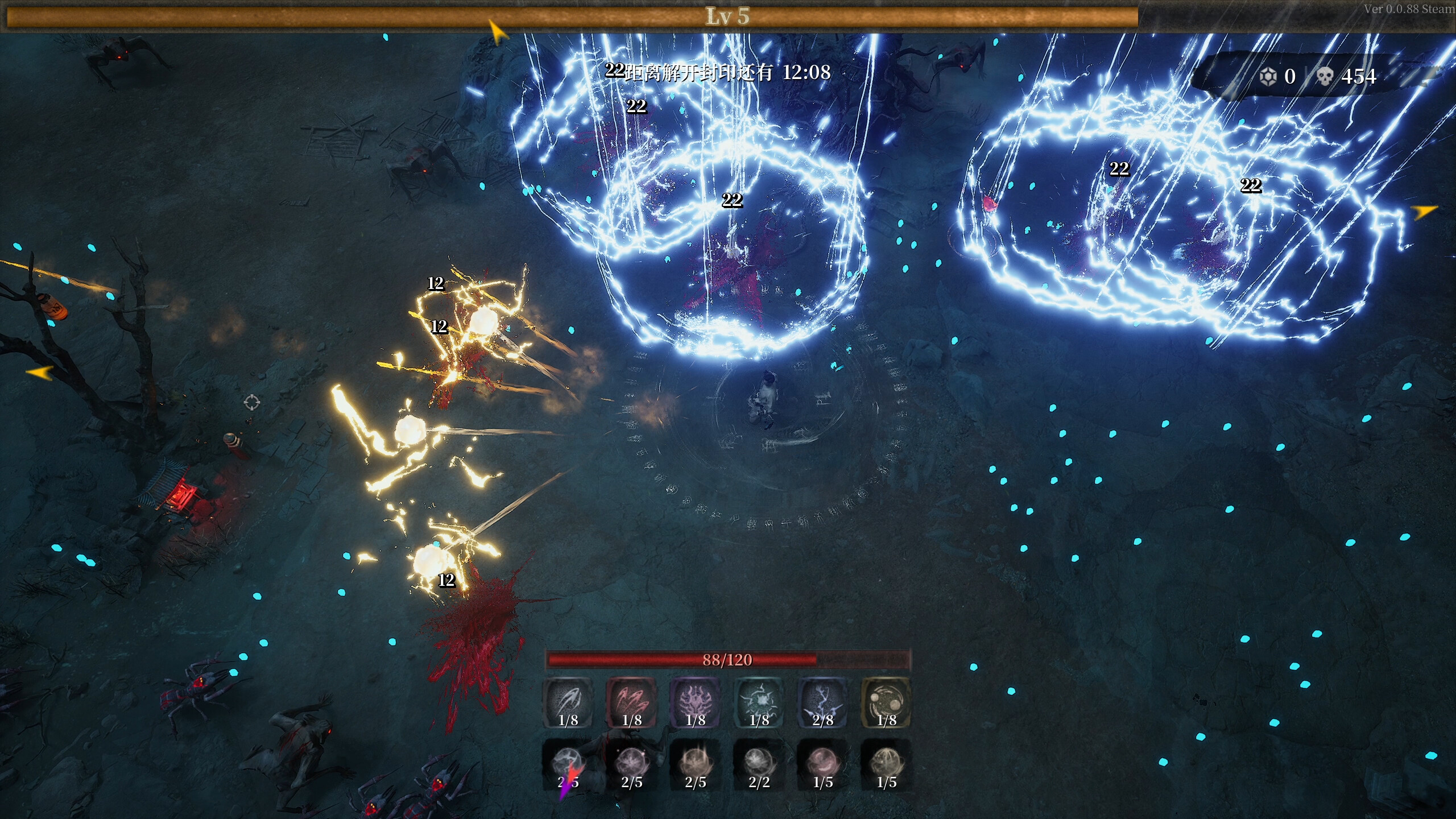Click the pink sparkling orb passive at 2/5
This screenshot has height=819, width=1456.
631,762
